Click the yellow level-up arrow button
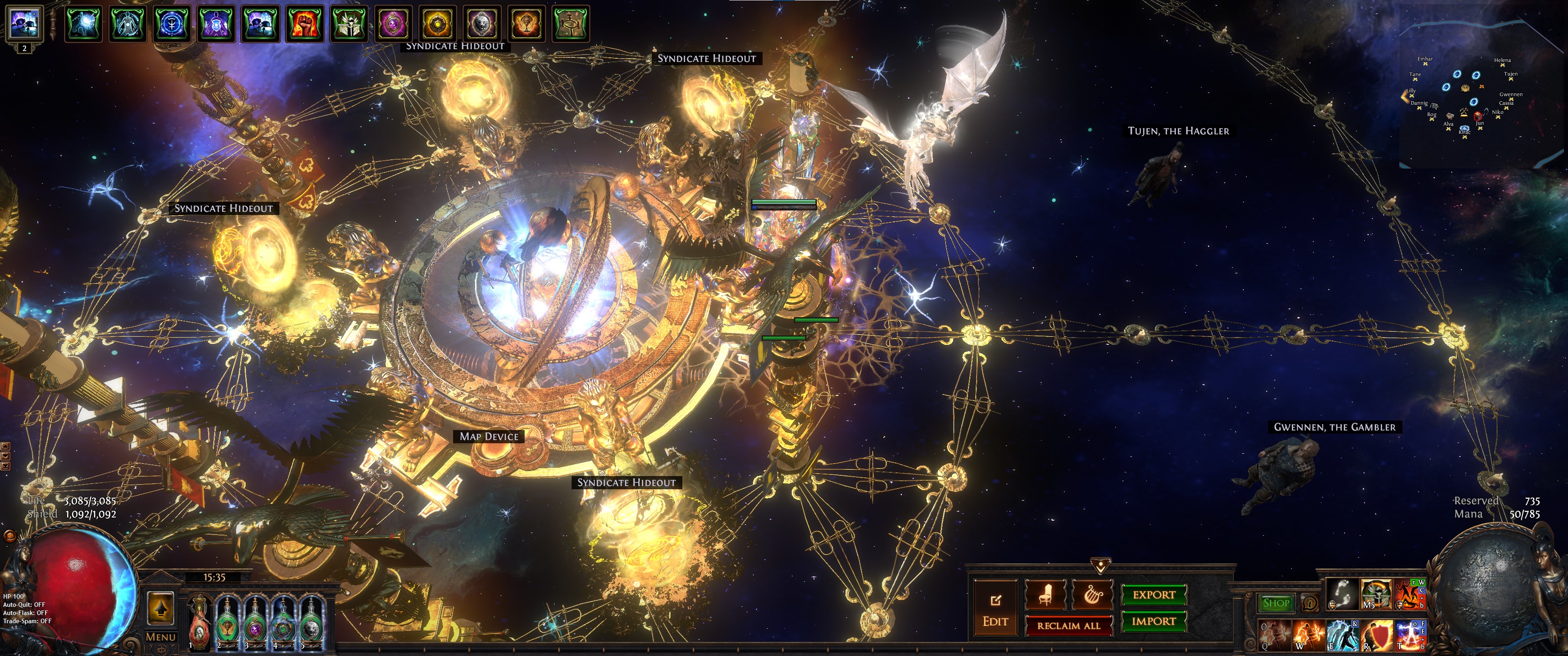The height and width of the screenshot is (656, 1568). click(161, 608)
